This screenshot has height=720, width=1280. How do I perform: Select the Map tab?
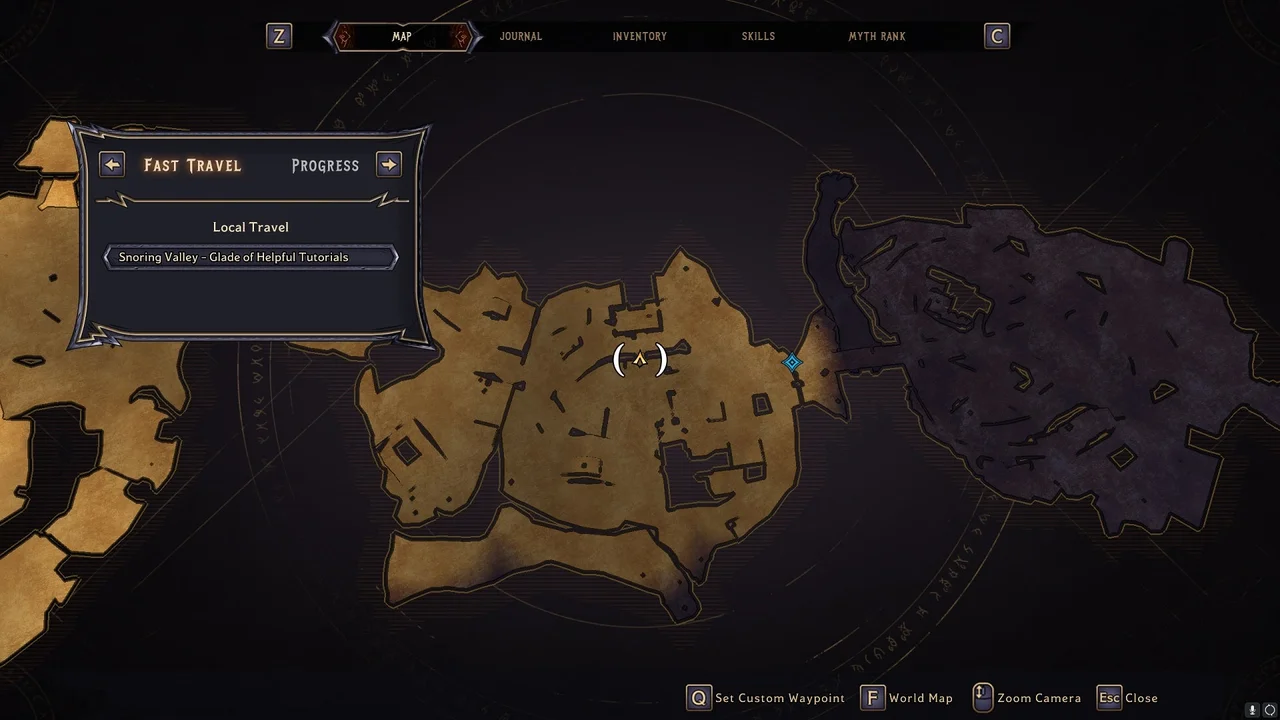tap(401, 37)
